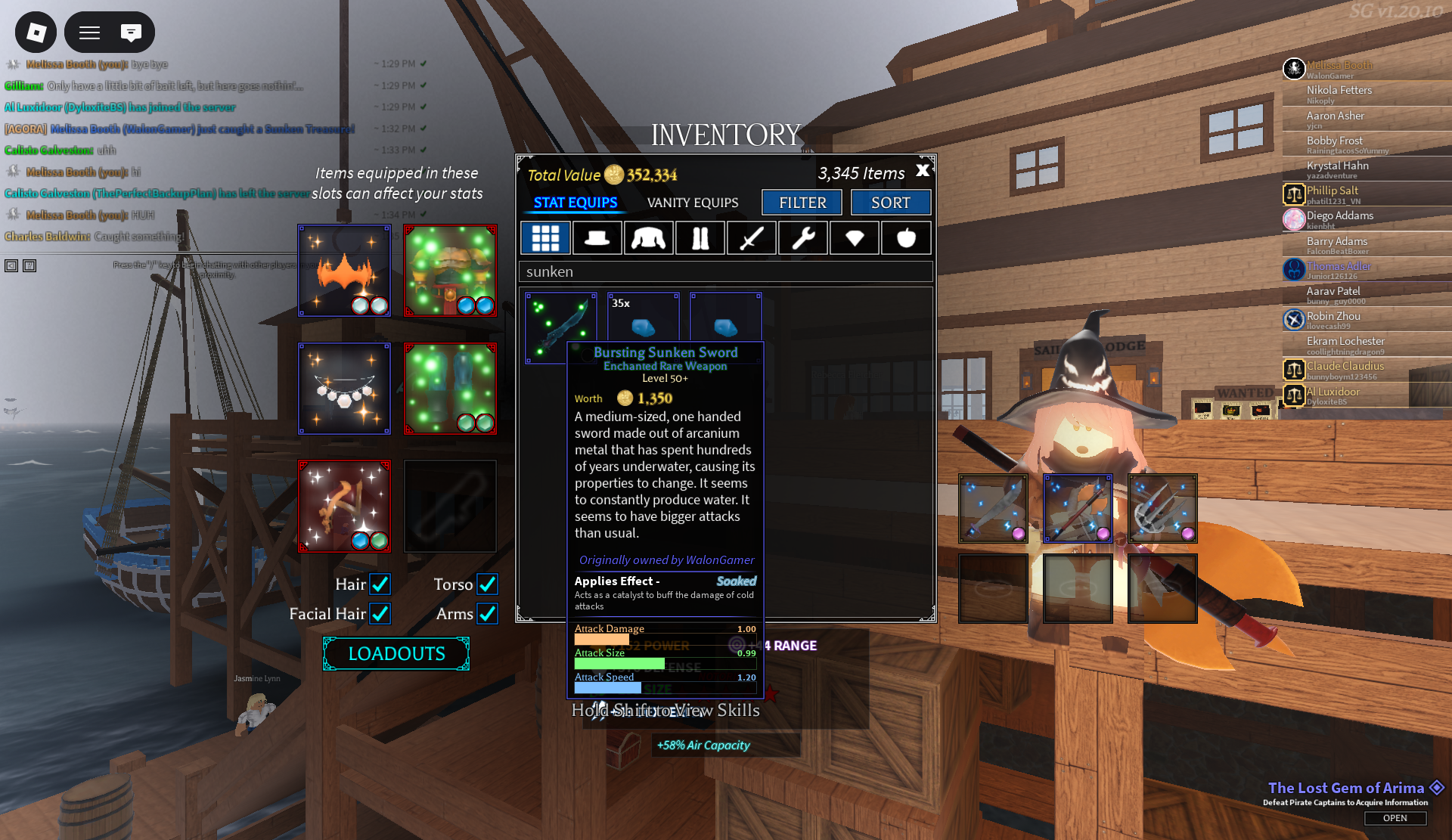Viewport: 1452px width, 840px height.
Task: Toggle the Facial Hair checkbox
Action: [380, 614]
